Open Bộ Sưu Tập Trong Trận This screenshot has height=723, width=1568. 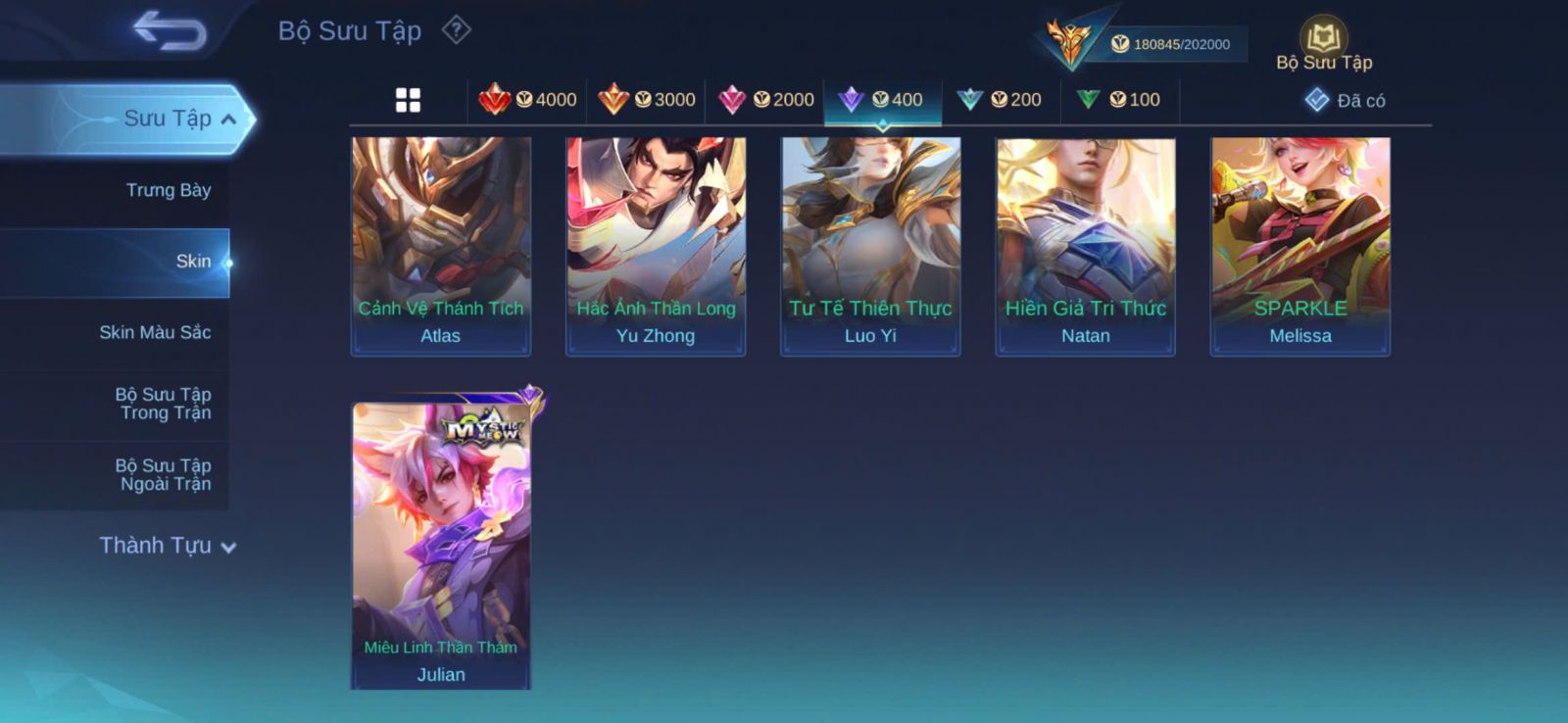164,404
